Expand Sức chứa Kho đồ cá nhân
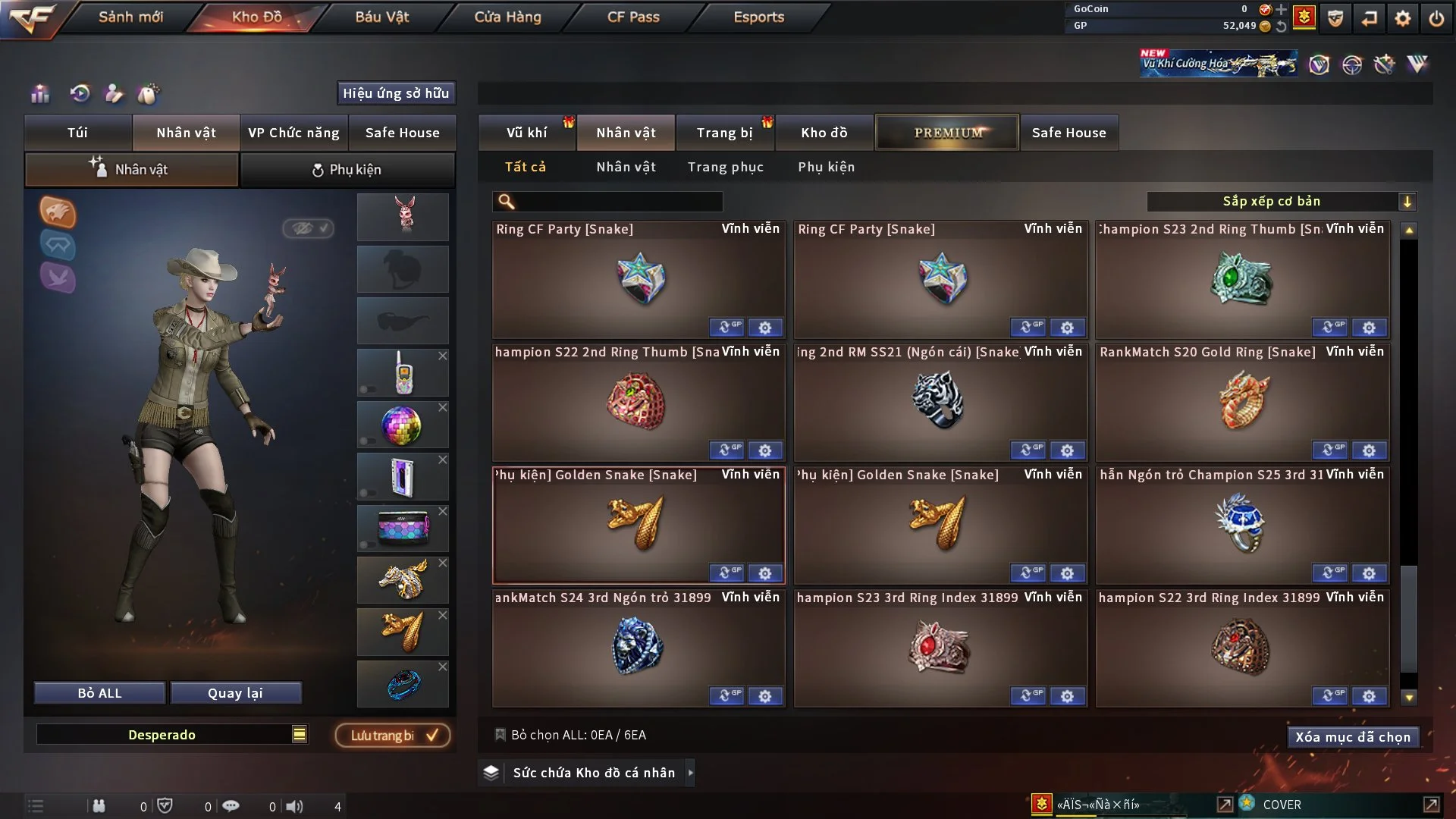The height and width of the screenshot is (819, 1456). coord(690,773)
